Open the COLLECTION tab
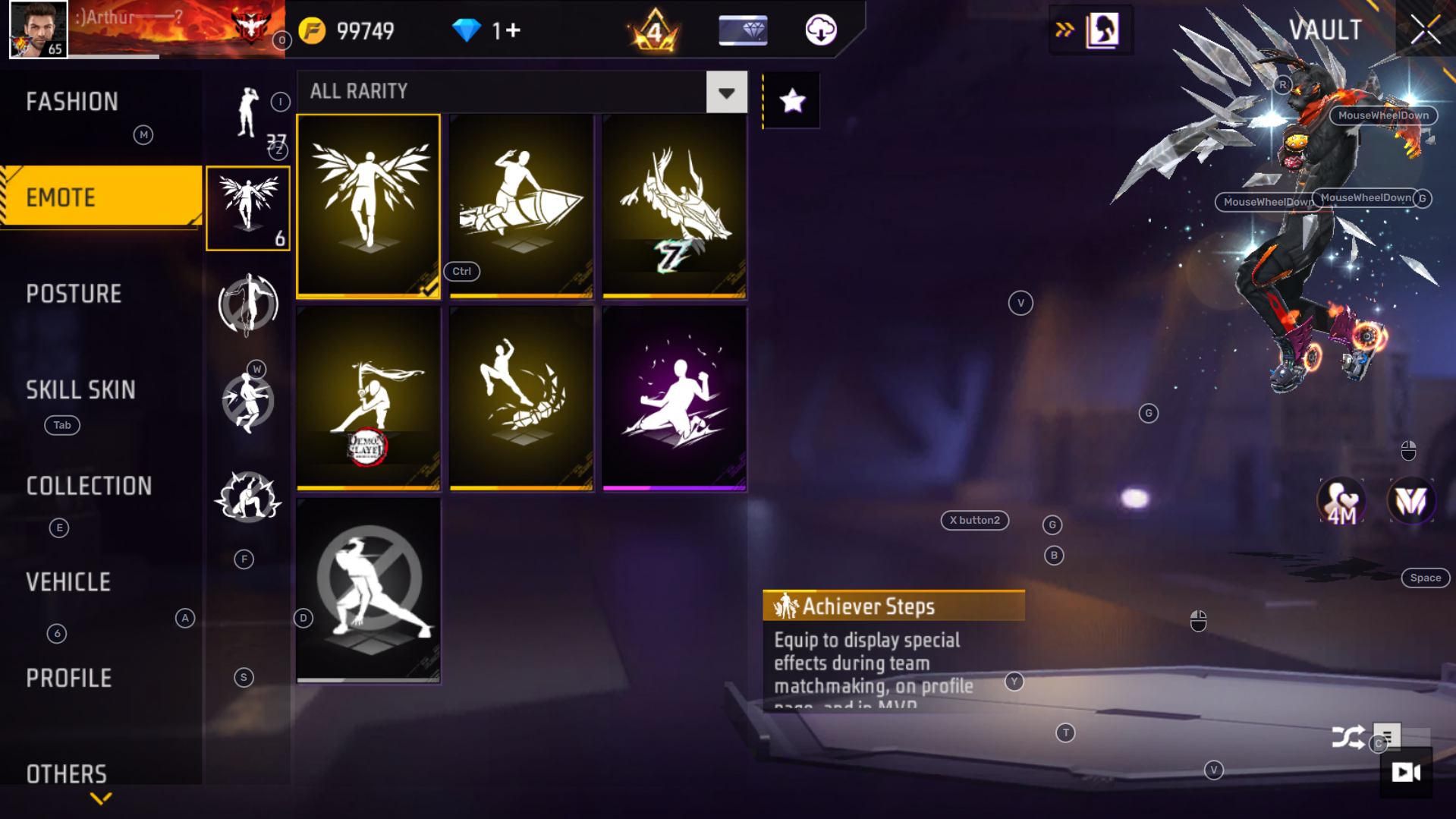Screen dimensions: 1456x819 click(89, 486)
